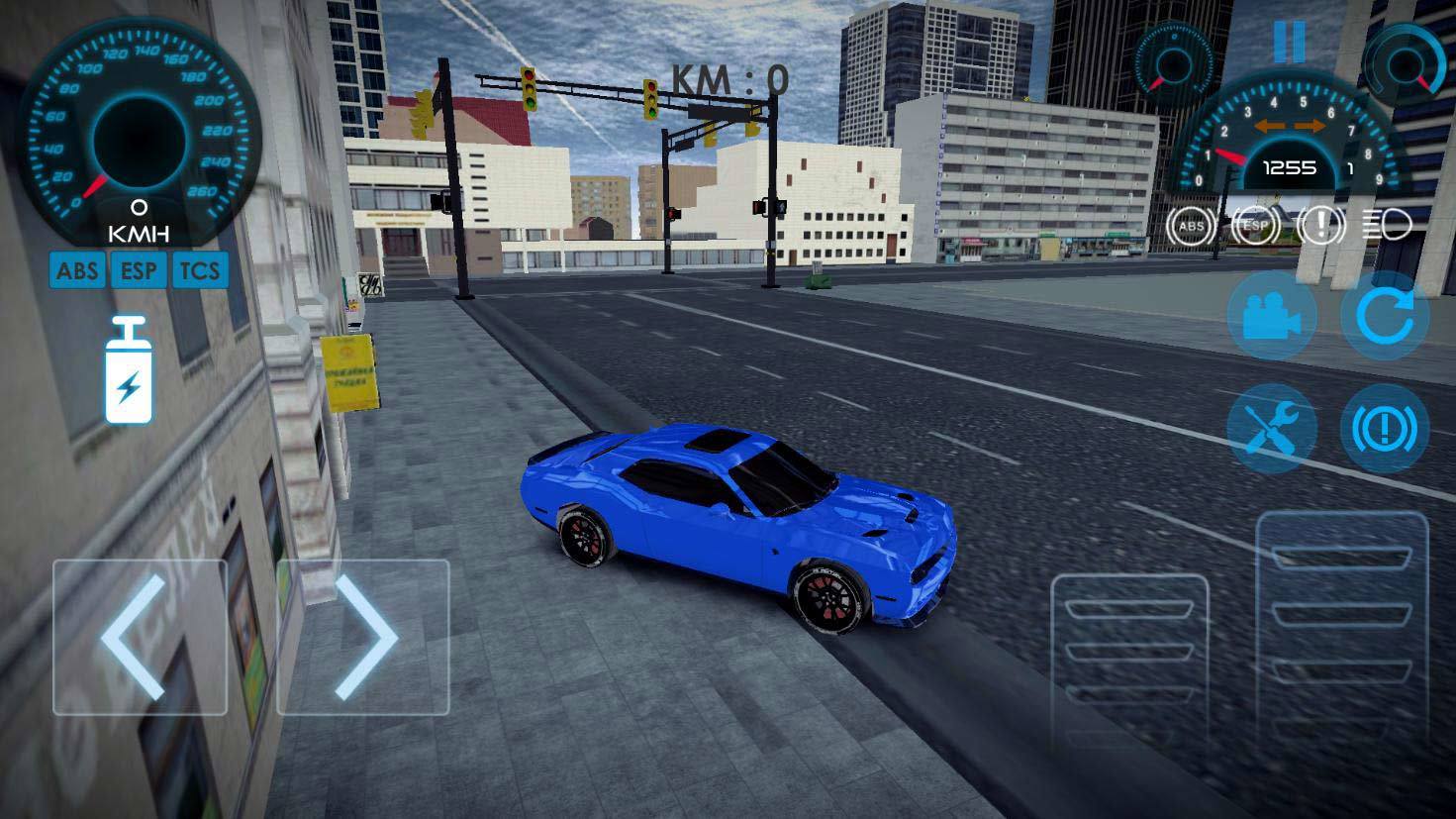Toggle the ESP stability button
The image size is (1456, 819).
(139, 270)
